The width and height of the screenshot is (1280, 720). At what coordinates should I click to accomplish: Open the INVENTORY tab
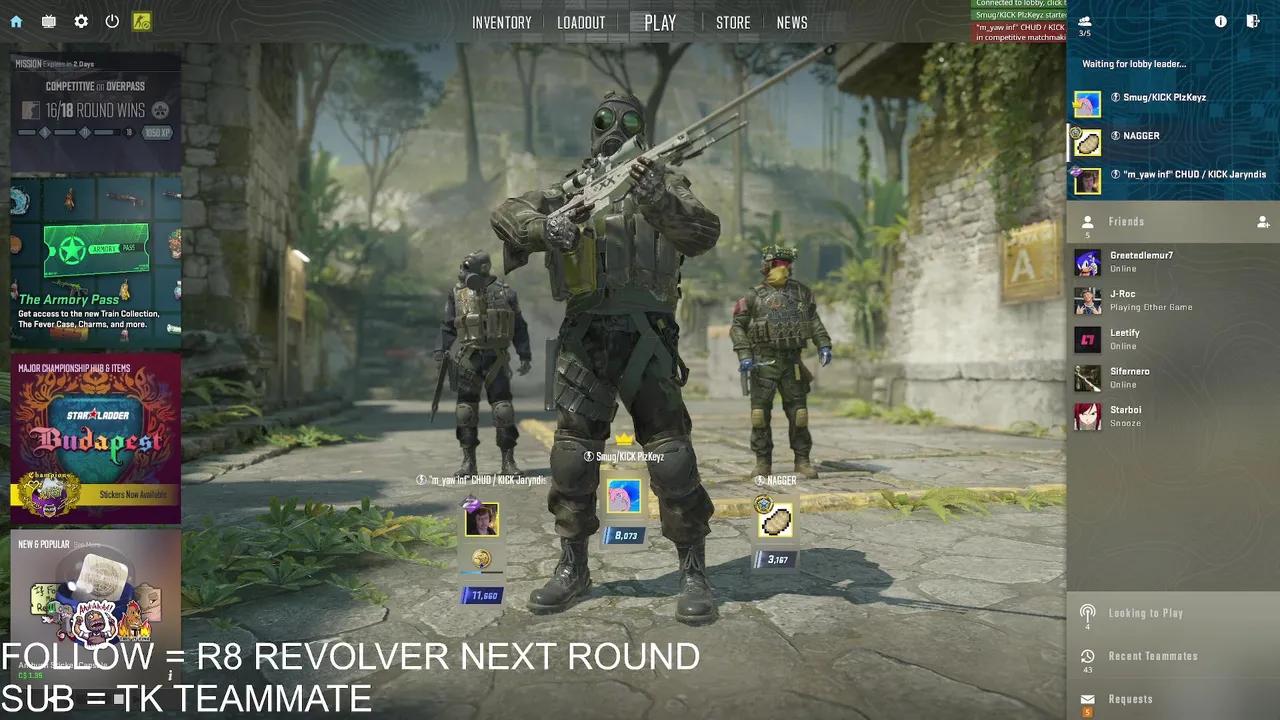click(501, 21)
